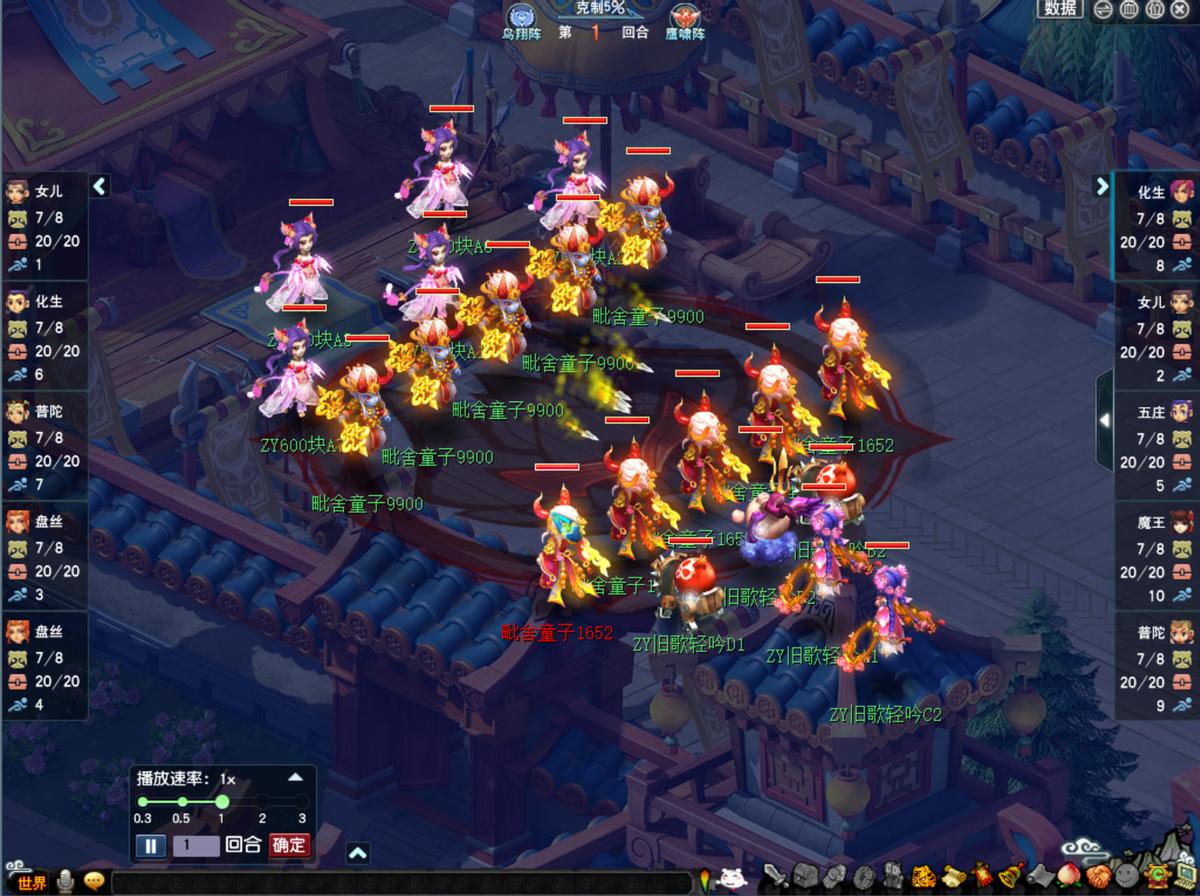Click the swap-arrows view button
The image size is (1200, 896).
tap(1103, 10)
